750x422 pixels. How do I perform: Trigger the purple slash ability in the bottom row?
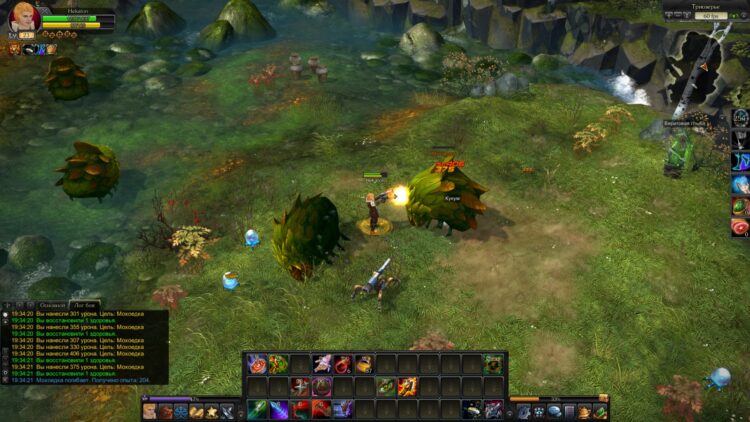[x=279, y=409]
